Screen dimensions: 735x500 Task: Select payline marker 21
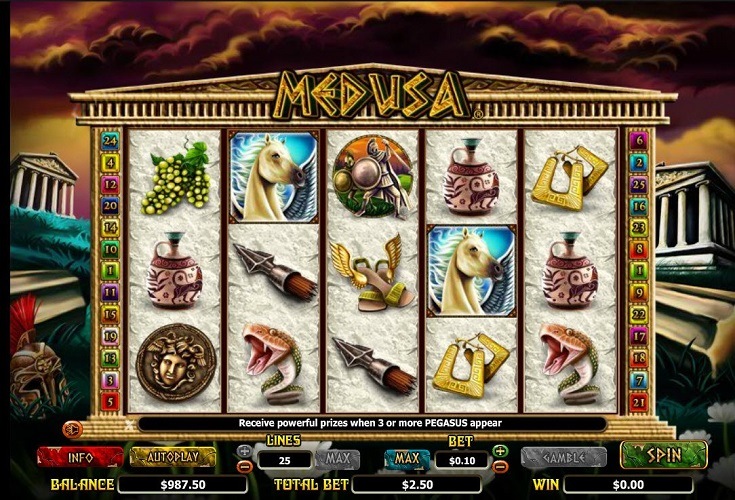(x=638, y=401)
